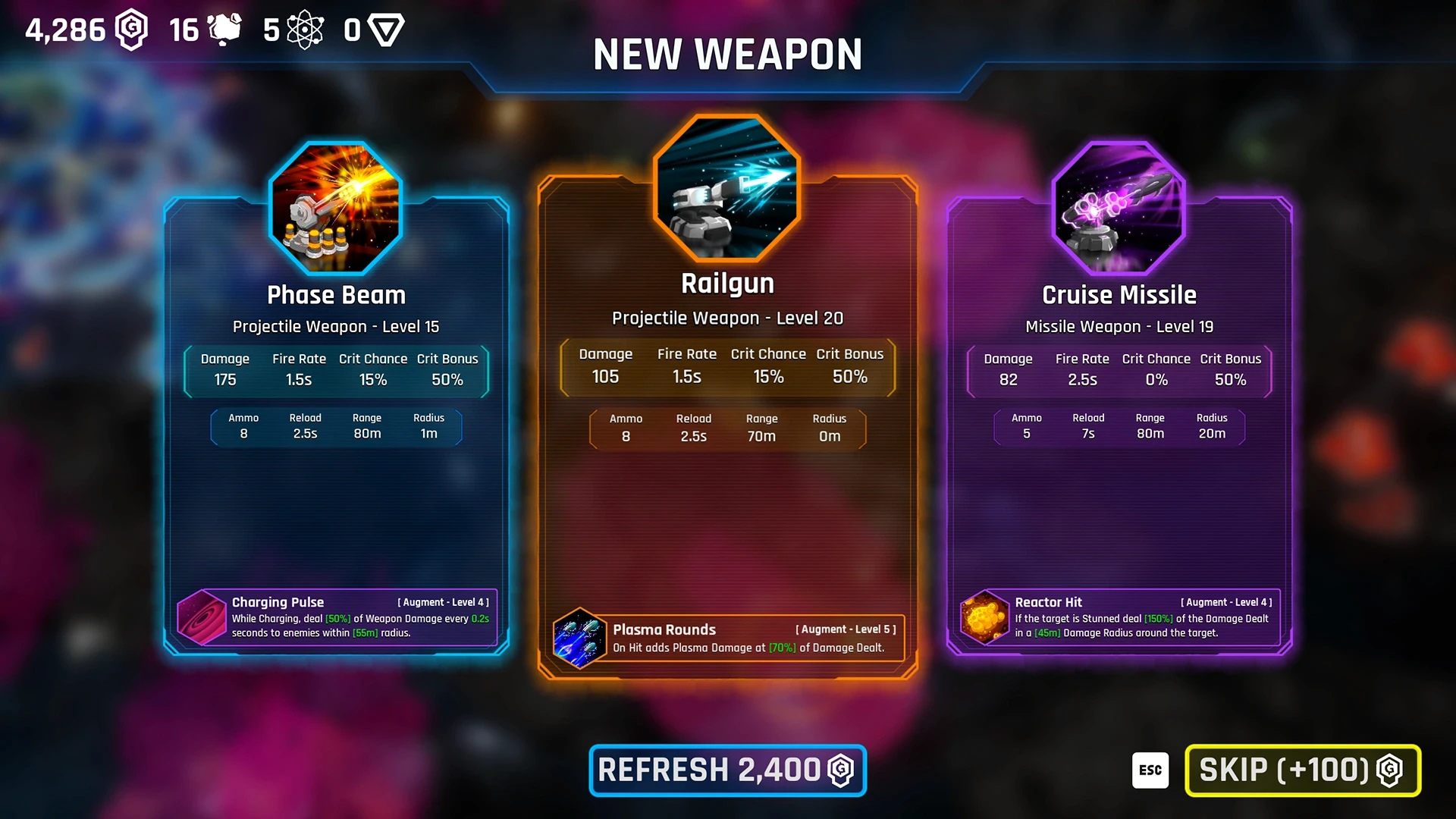Image resolution: width=1456 pixels, height=819 pixels.
Task: Click the Reactor Hit augment panel
Action: coord(1120,617)
